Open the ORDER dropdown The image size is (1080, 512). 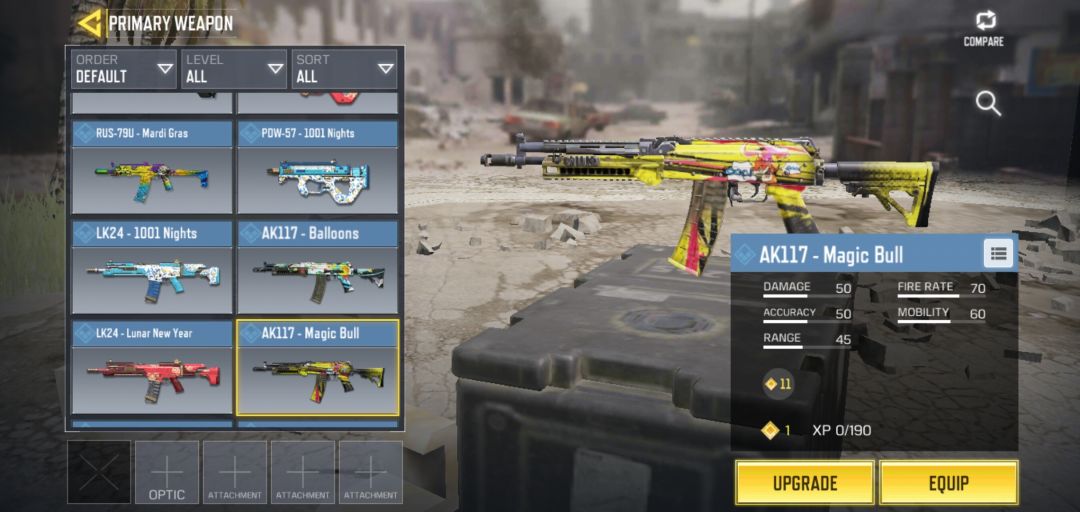[124, 69]
